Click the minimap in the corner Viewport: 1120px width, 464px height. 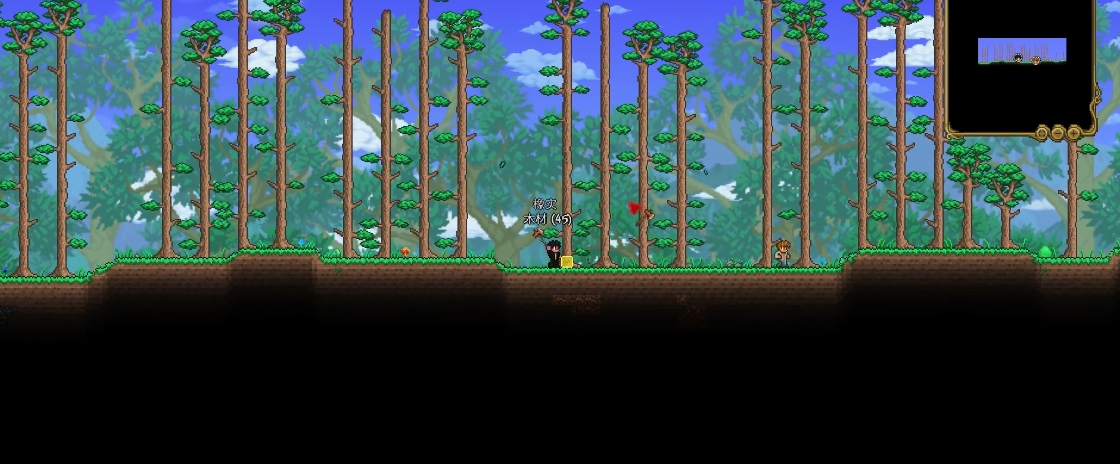tap(1020, 66)
